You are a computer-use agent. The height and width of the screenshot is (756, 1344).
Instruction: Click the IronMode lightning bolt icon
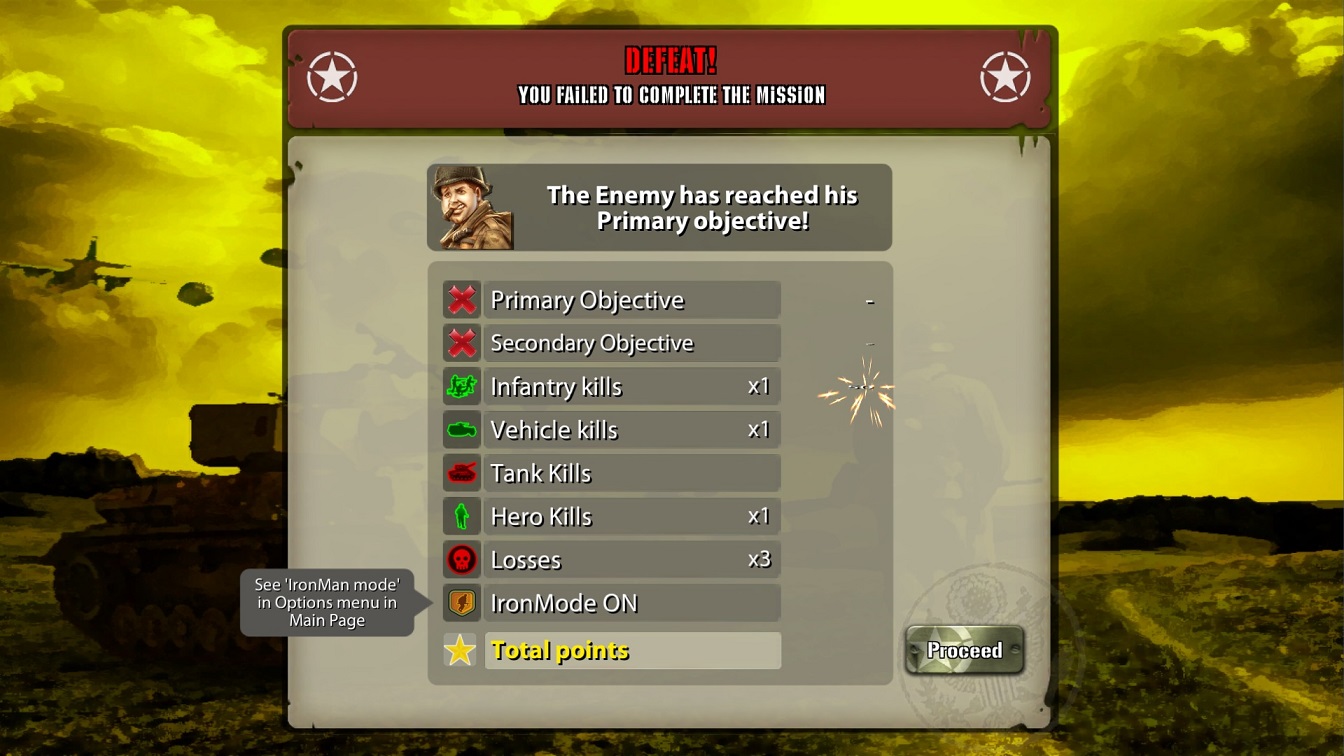pyautogui.click(x=462, y=602)
